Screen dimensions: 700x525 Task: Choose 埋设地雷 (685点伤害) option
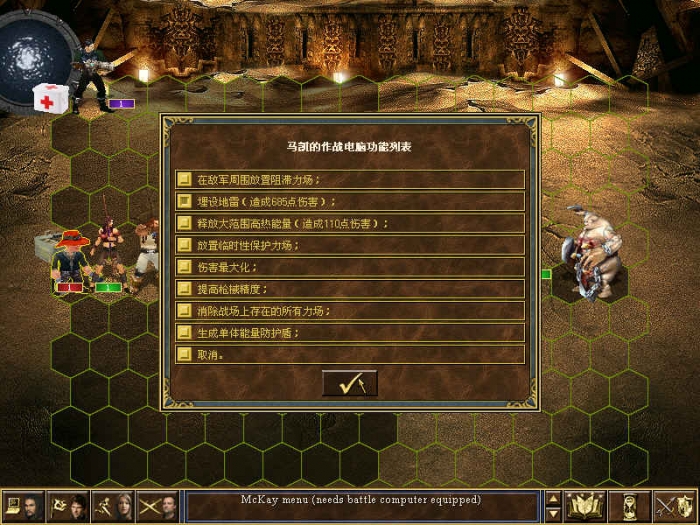[x=350, y=201]
